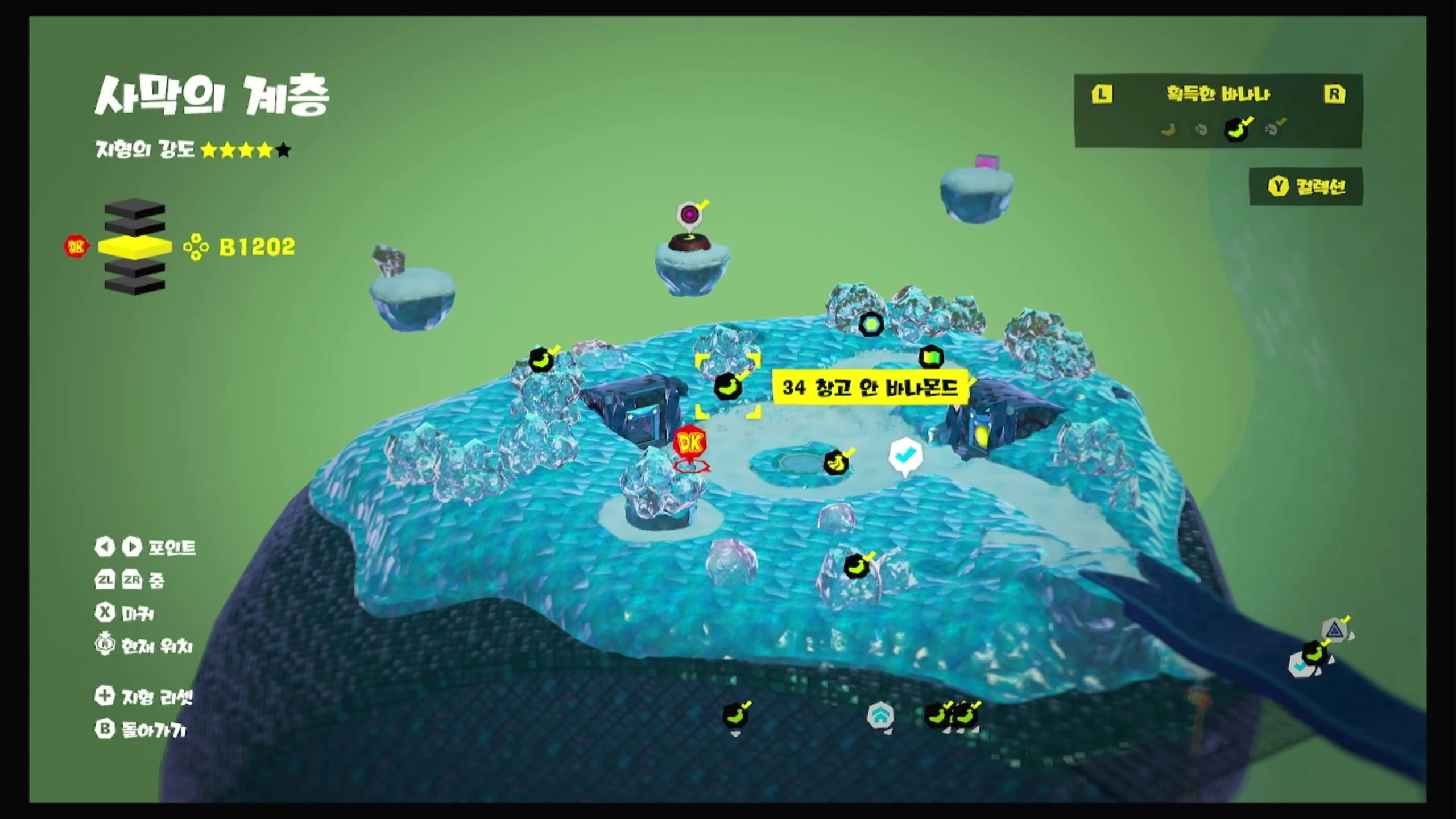Screen dimensions: 1456x819
Task: Choose the active collected-banana filter icon
Action: pos(1236,130)
